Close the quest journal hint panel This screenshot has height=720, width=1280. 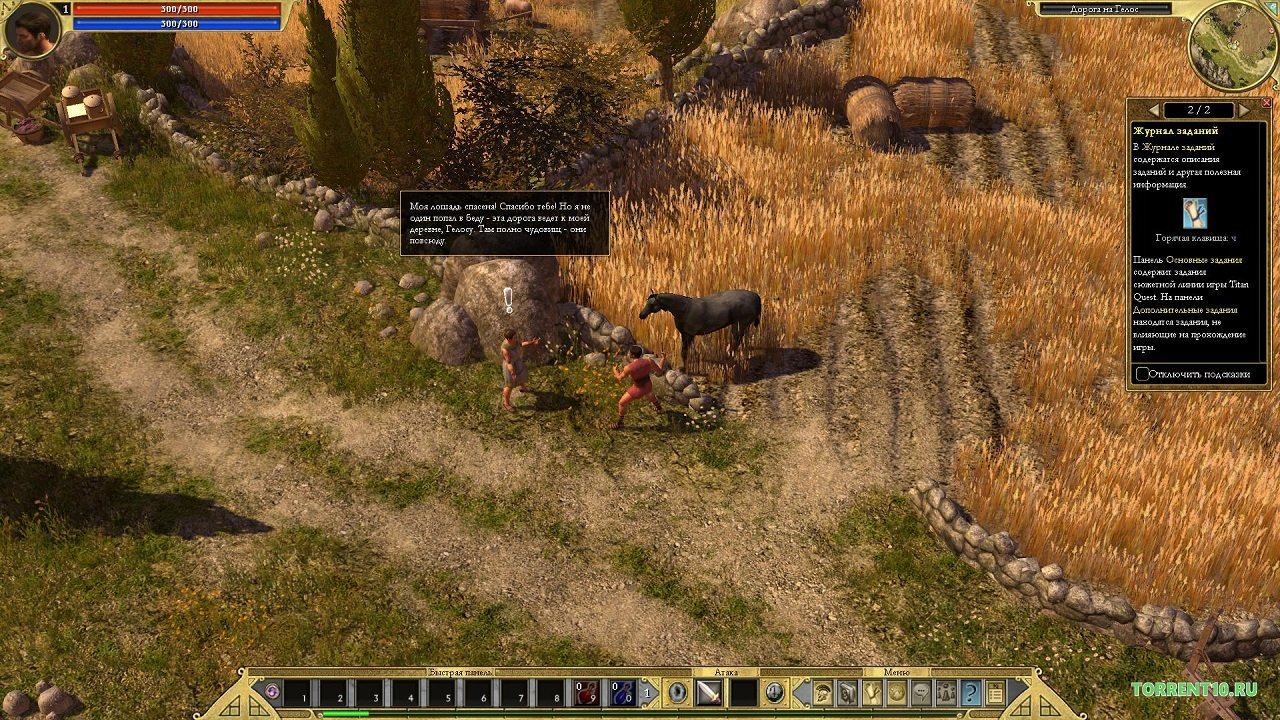click(x=1267, y=103)
